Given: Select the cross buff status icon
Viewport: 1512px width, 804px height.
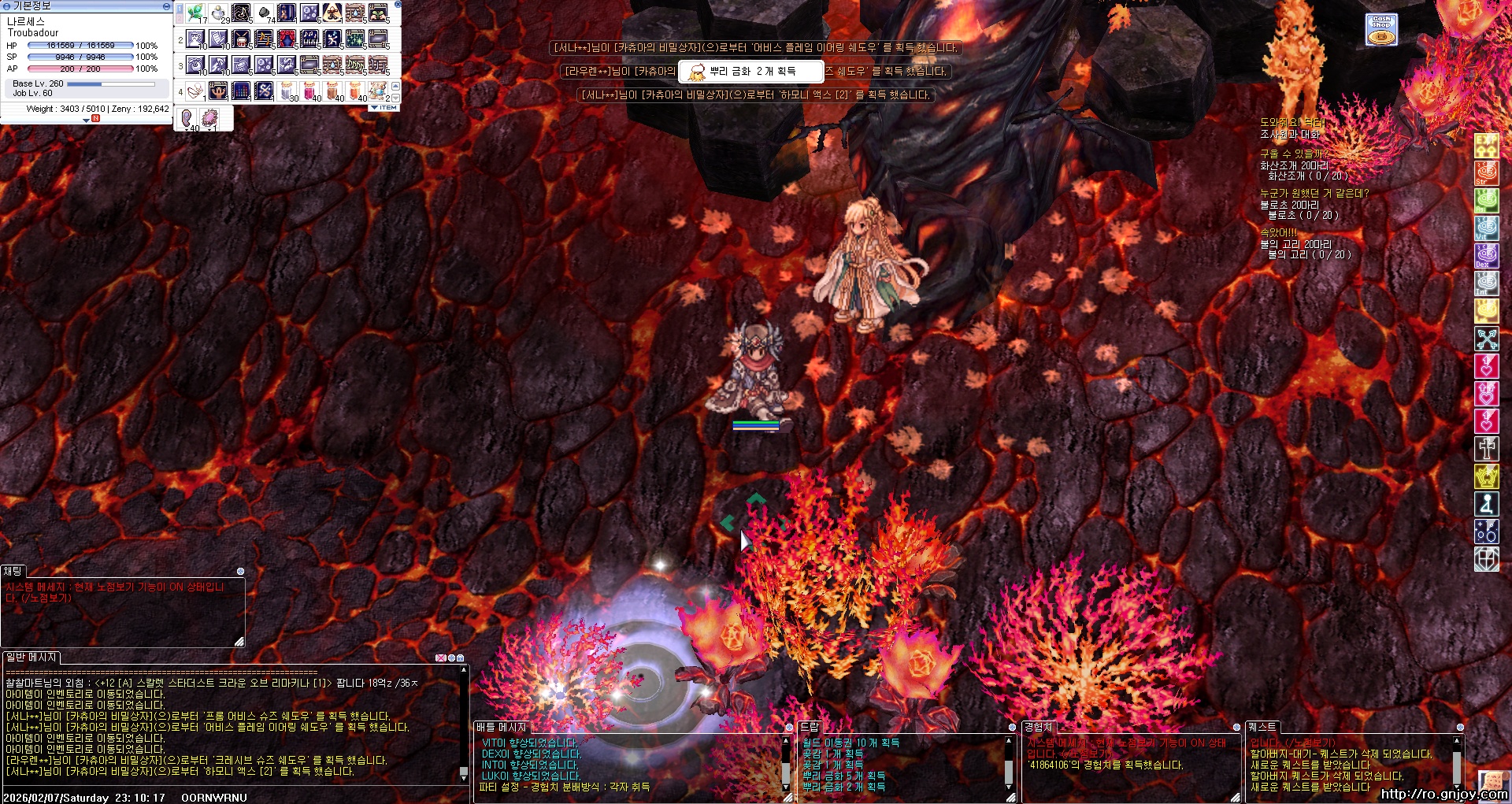Looking at the screenshot, I should pos(1486,449).
